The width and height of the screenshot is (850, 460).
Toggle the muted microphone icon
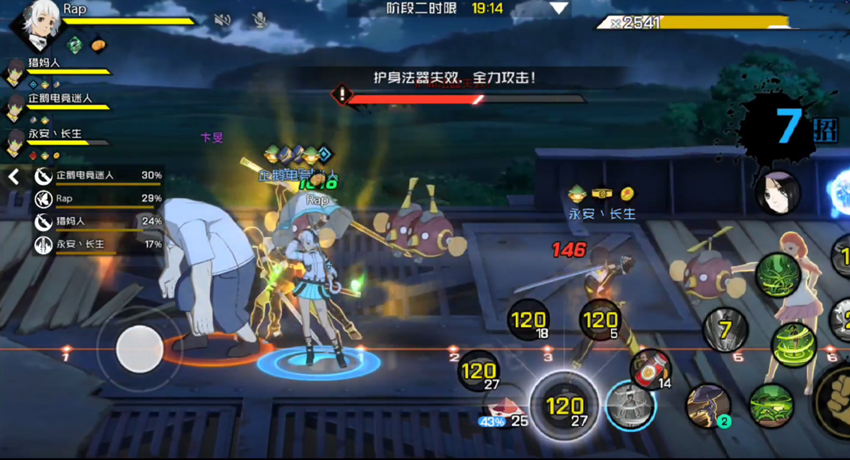(x=259, y=19)
